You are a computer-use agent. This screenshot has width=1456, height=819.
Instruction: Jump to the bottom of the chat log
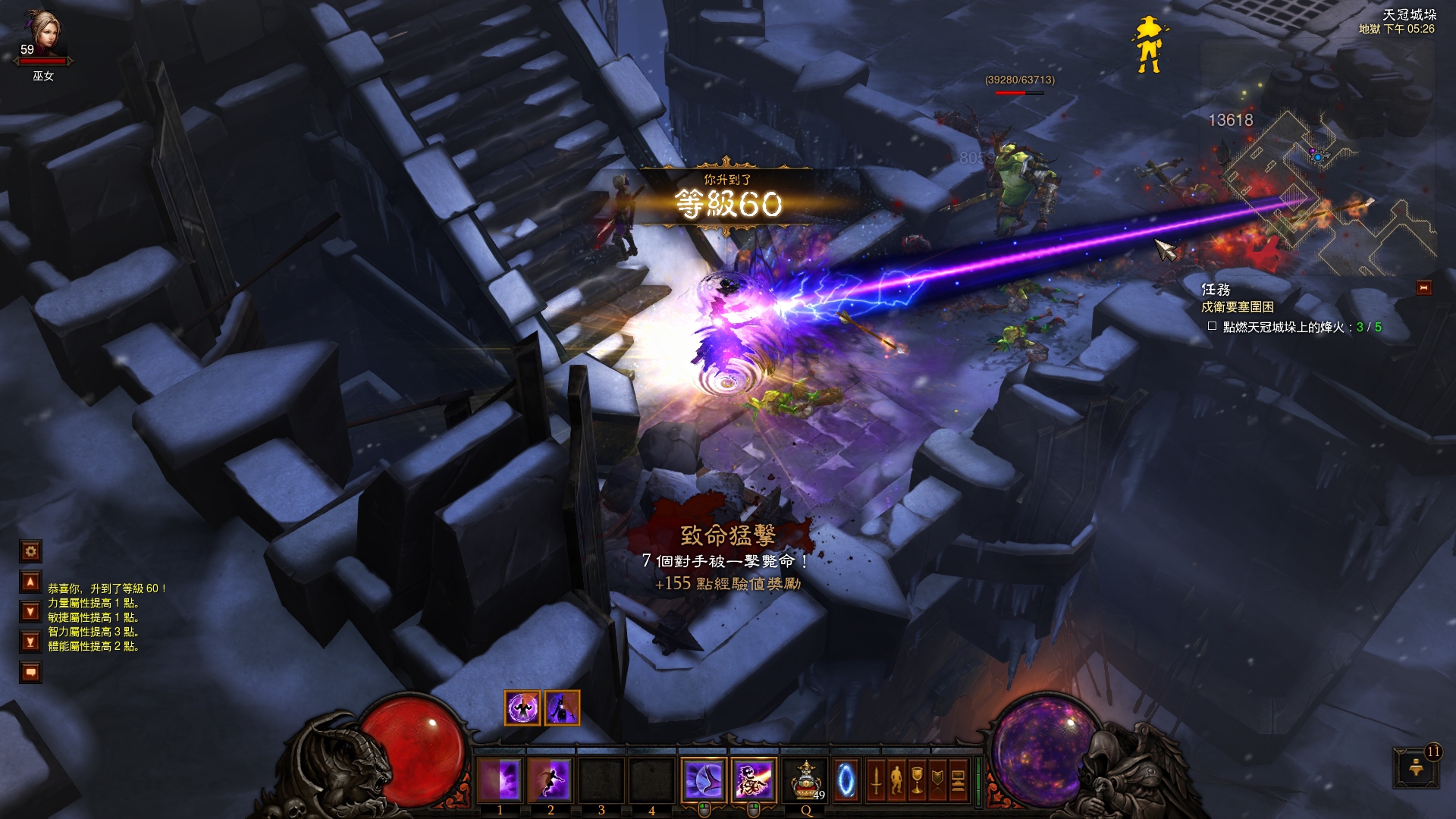pos(30,642)
